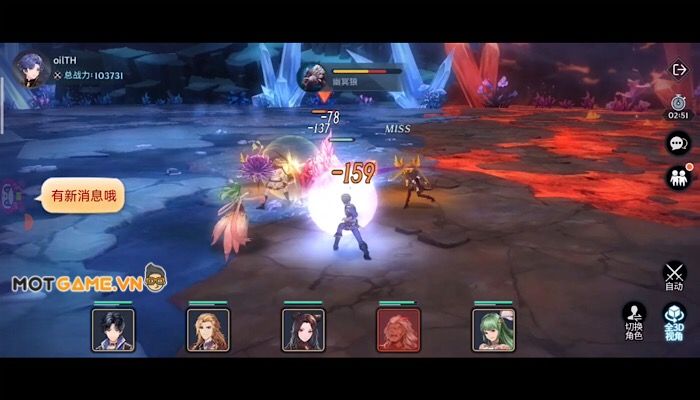
Task: Select the enemy boss portrait
Action: [x=315, y=75]
